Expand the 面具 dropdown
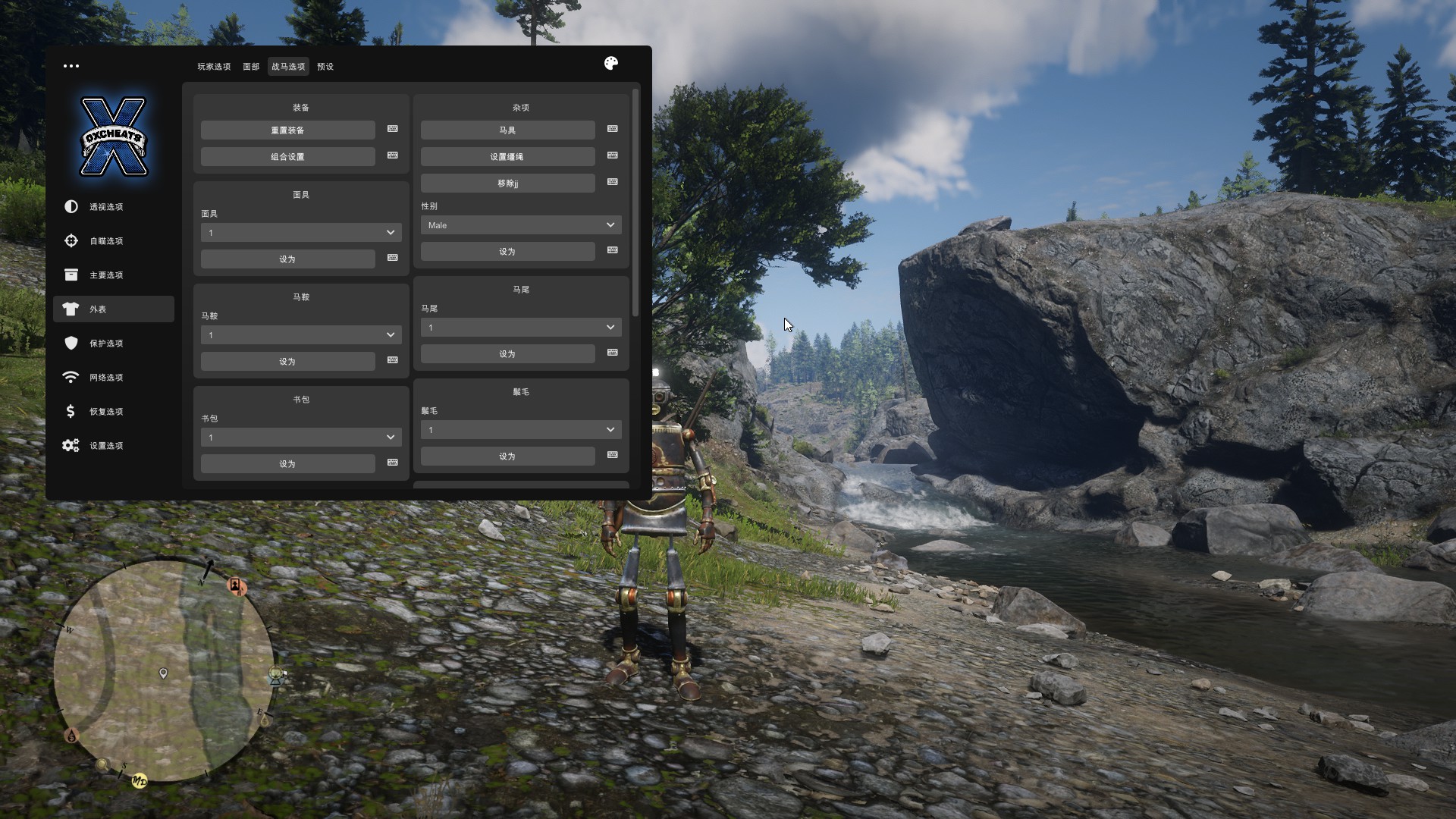The width and height of the screenshot is (1456, 819). [301, 233]
